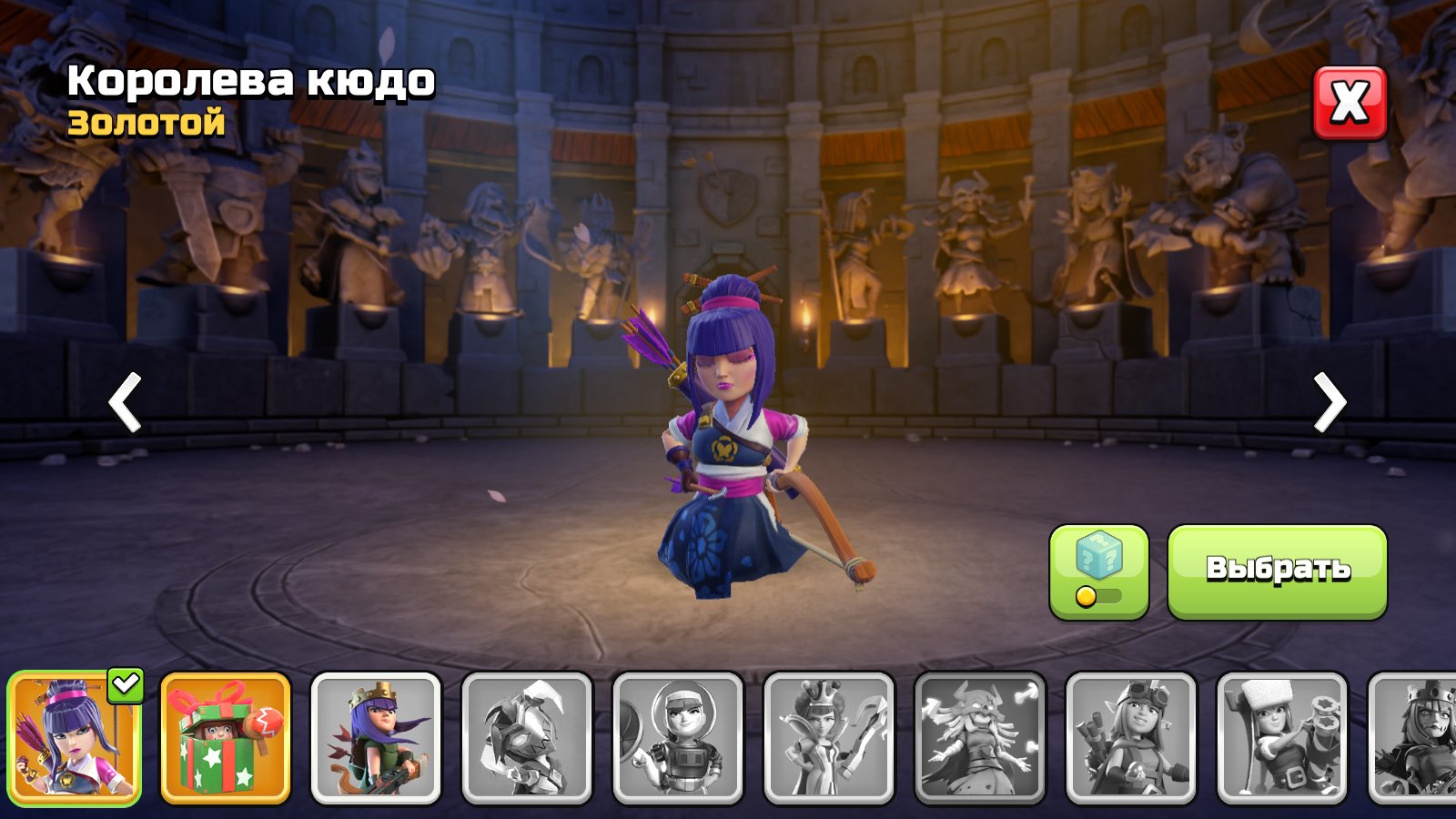Tap the Kyudo Queen character model
This screenshot has height=819, width=1456.
(x=728, y=437)
